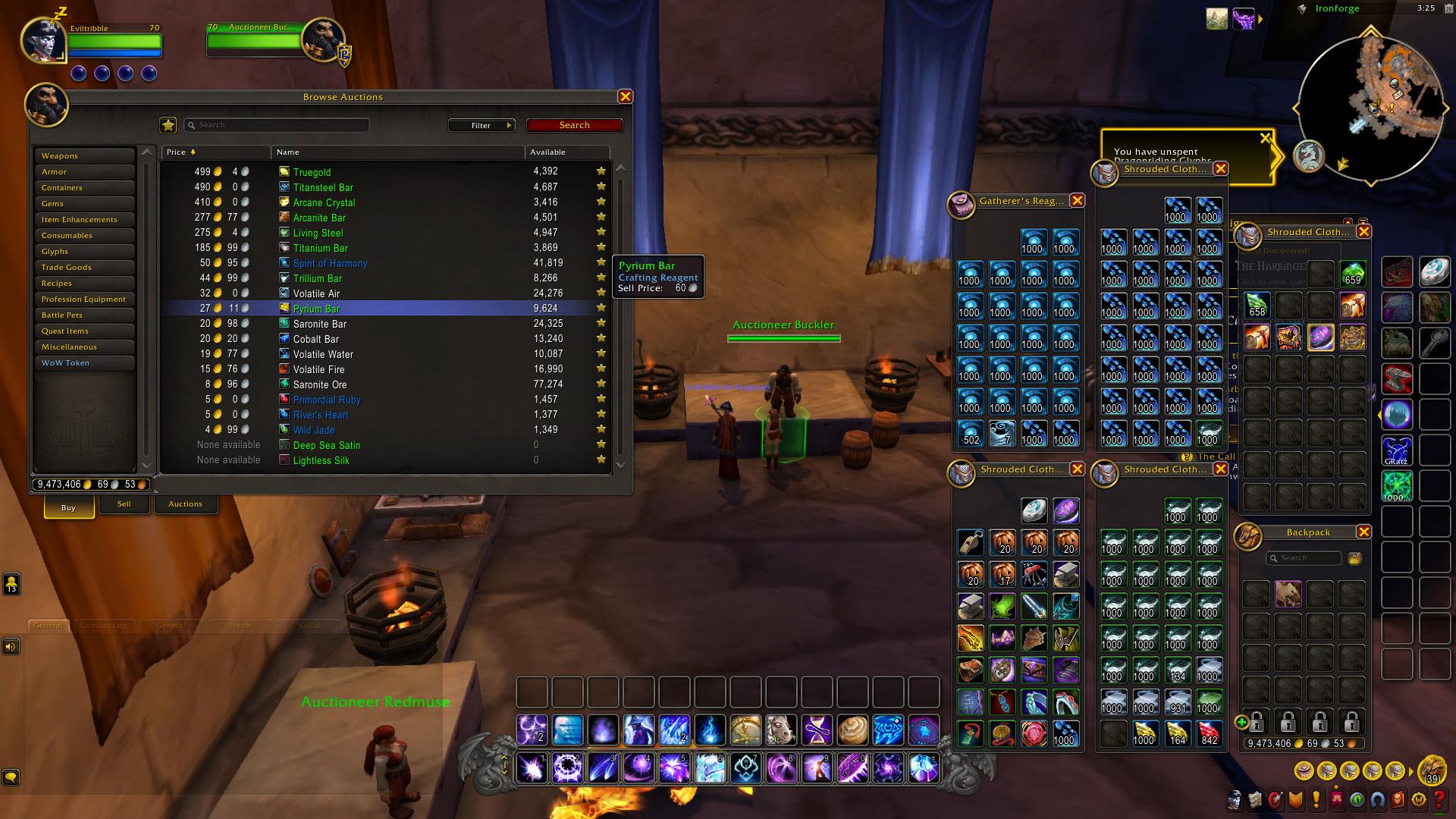Choose the Trade Goods category
This screenshot has height=819, width=1456.
[83, 267]
